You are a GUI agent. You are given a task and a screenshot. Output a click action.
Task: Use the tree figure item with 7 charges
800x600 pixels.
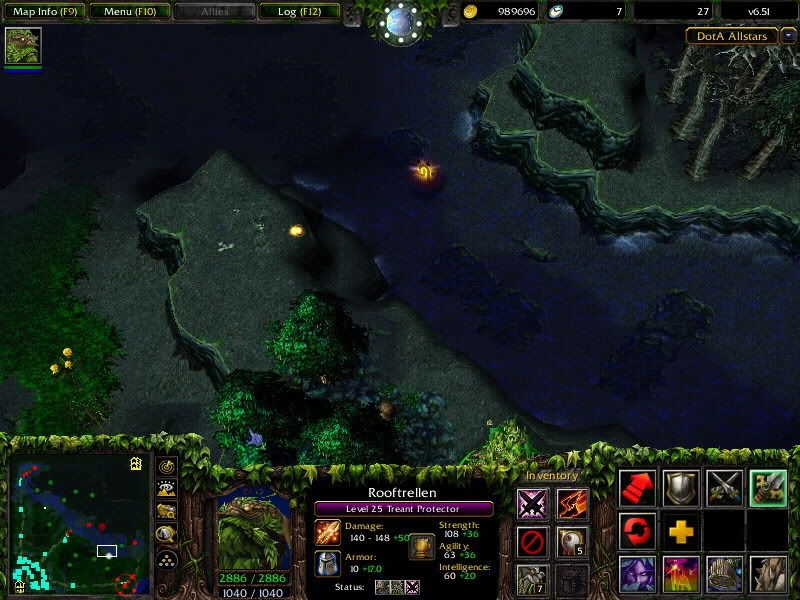click(533, 580)
